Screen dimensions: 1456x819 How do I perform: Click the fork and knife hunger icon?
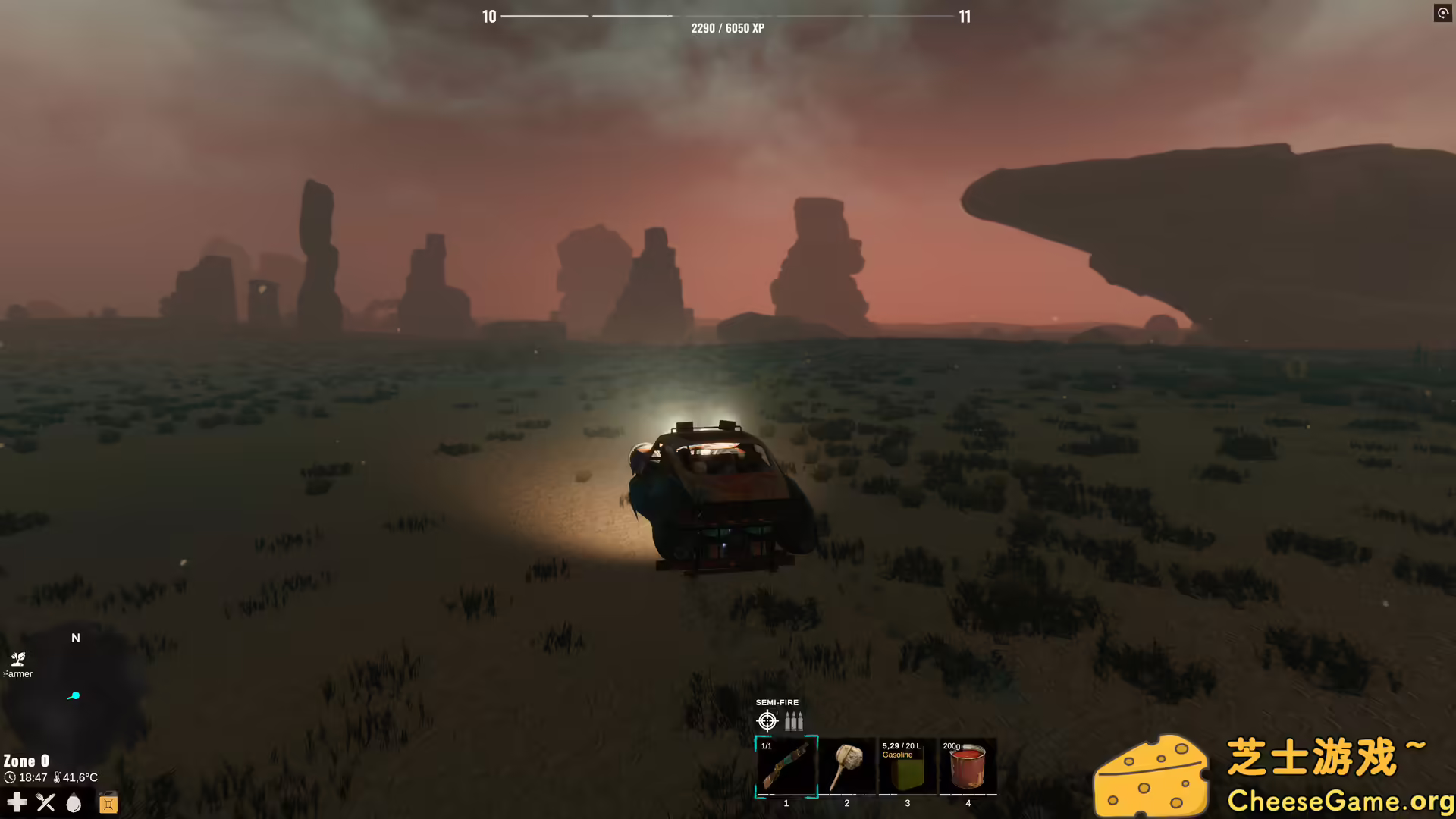pos(45,802)
